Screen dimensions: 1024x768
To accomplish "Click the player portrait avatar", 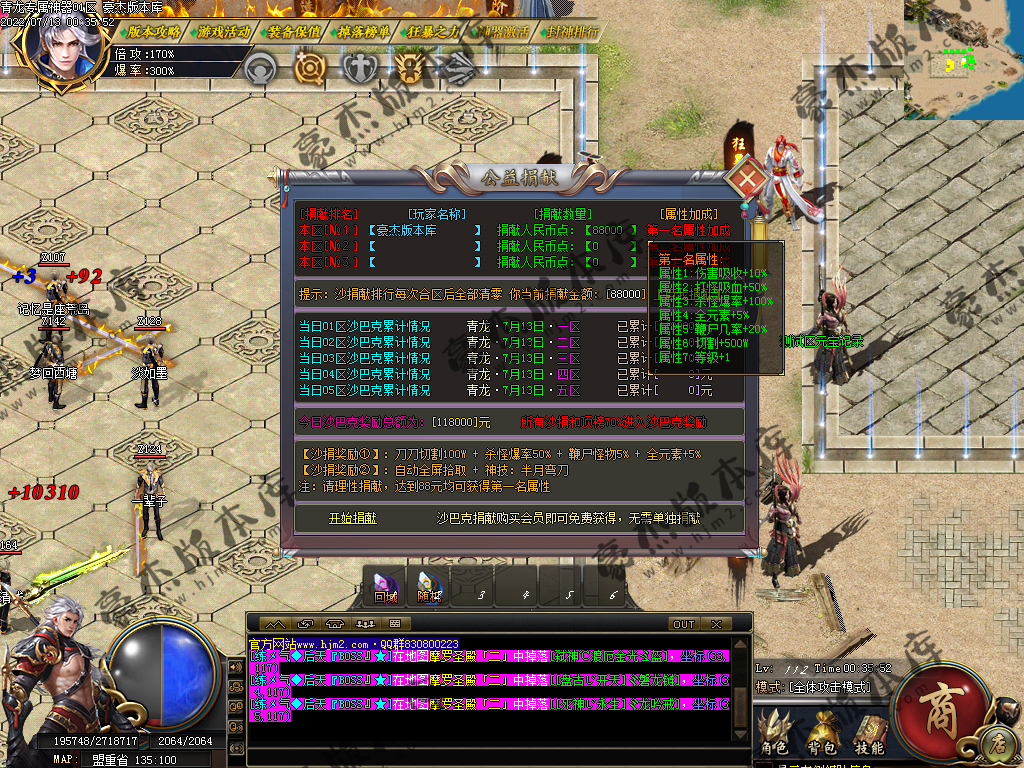I will 68,45.
